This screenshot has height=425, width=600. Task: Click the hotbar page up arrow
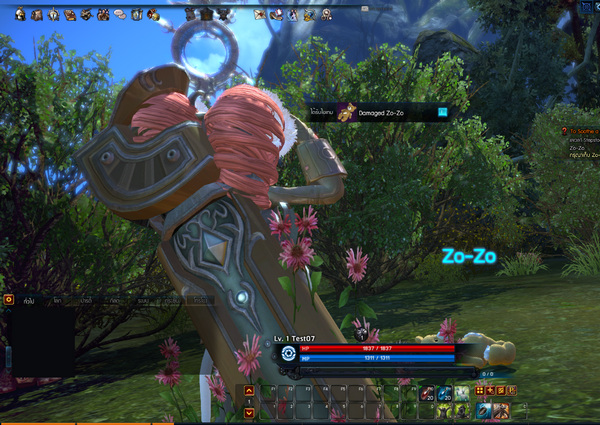[248, 392]
